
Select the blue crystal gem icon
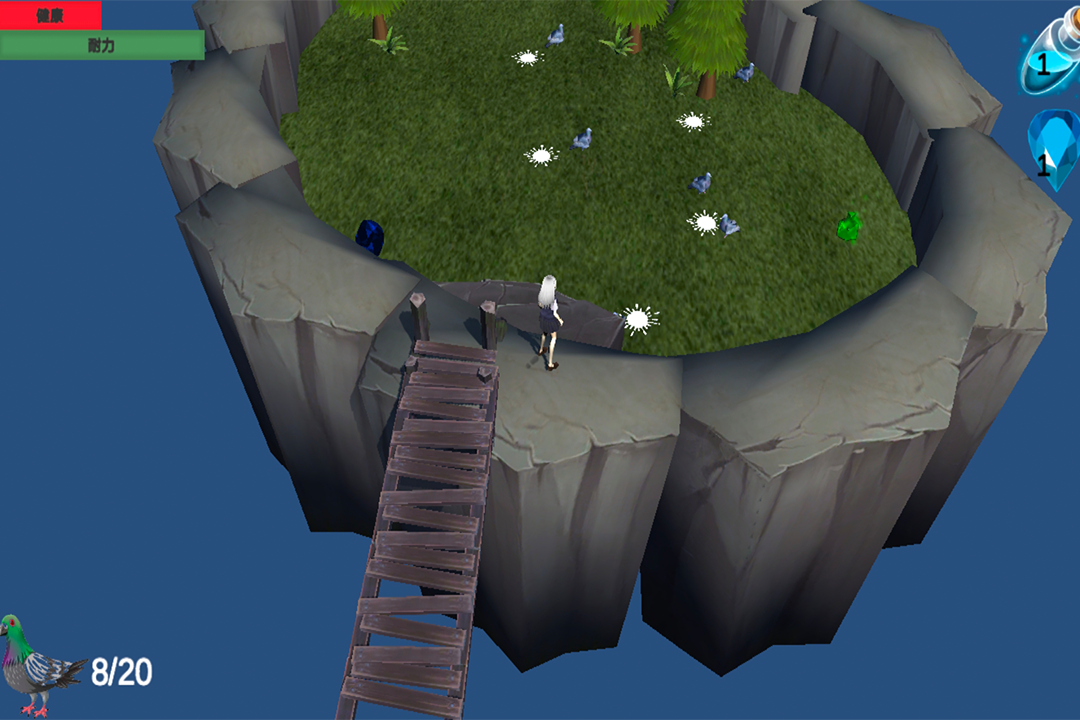pos(1053,152)
